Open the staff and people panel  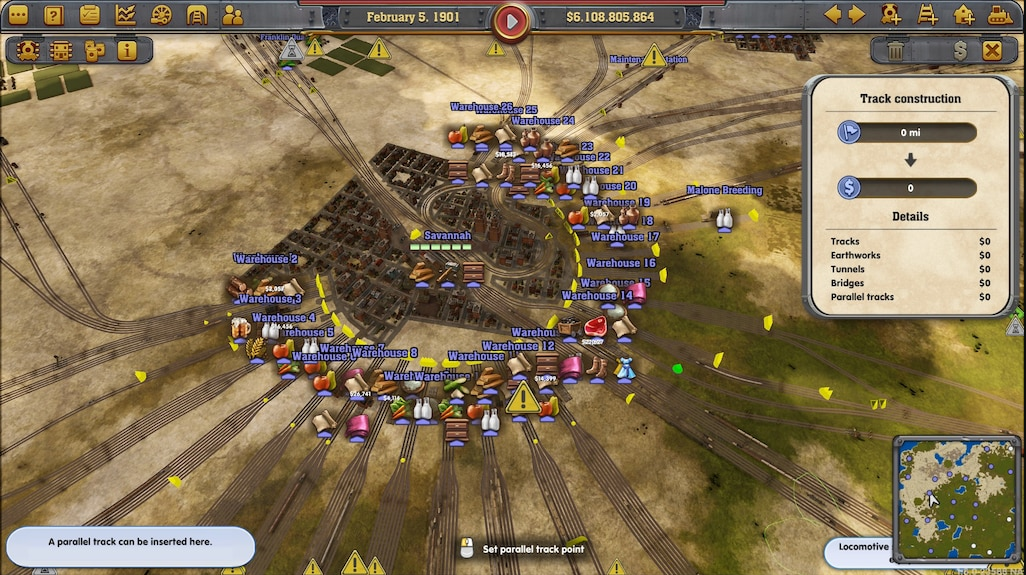(x=233, y=15)
